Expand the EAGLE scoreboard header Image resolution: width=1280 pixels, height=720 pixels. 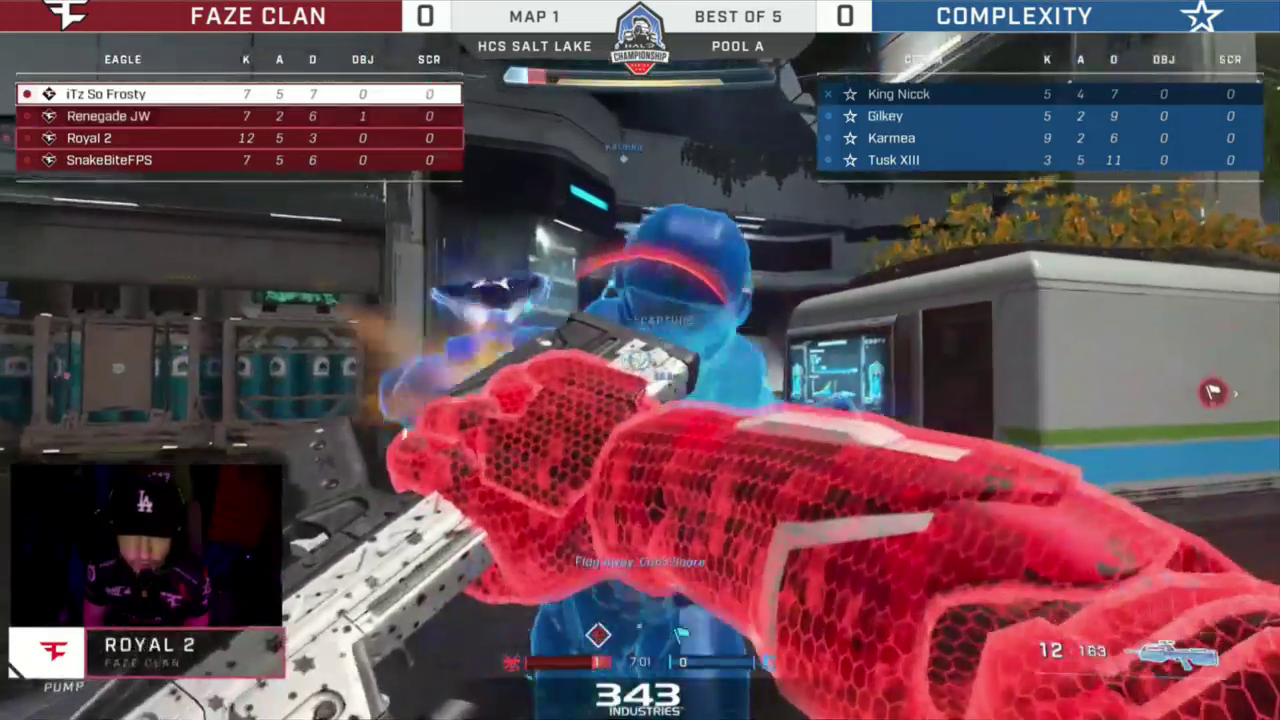click(122, 59)
